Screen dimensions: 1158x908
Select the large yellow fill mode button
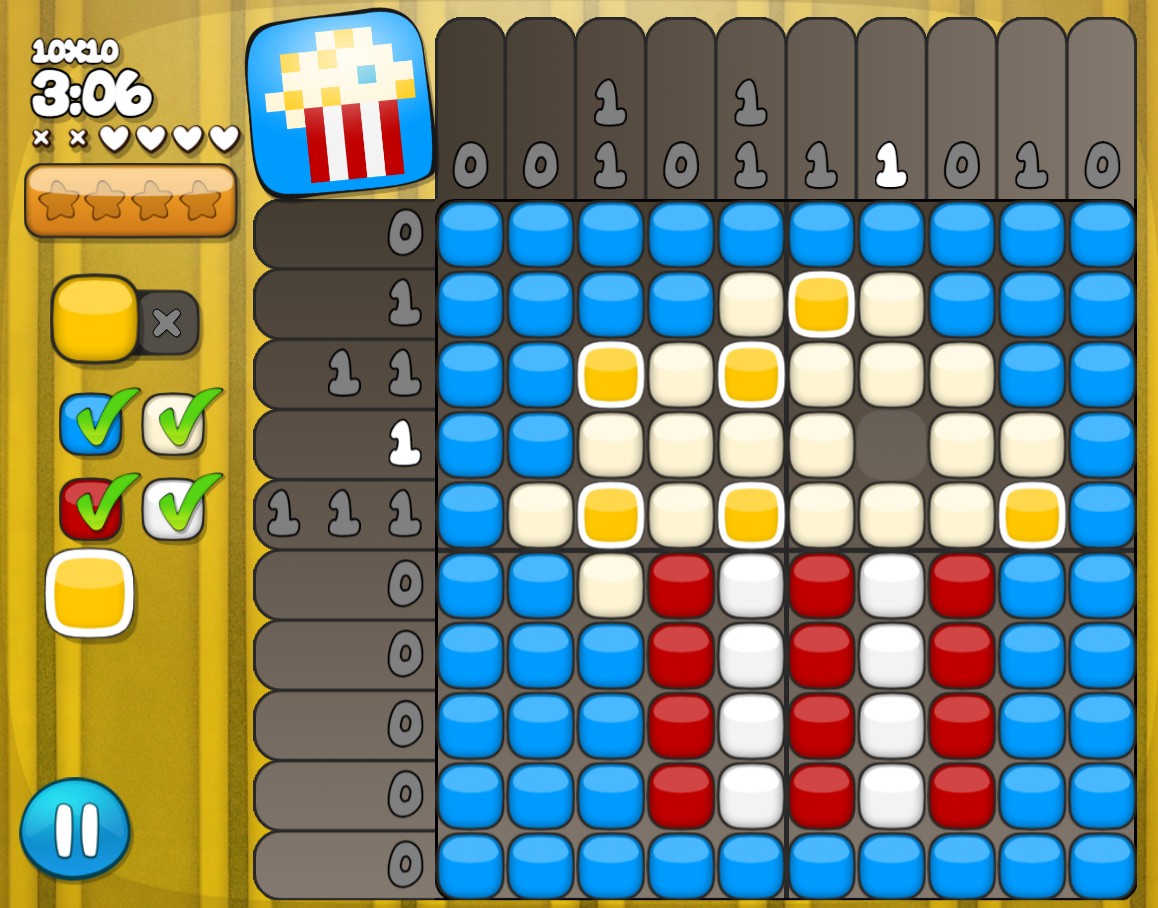pyautogui.click(x=95, y=319)
